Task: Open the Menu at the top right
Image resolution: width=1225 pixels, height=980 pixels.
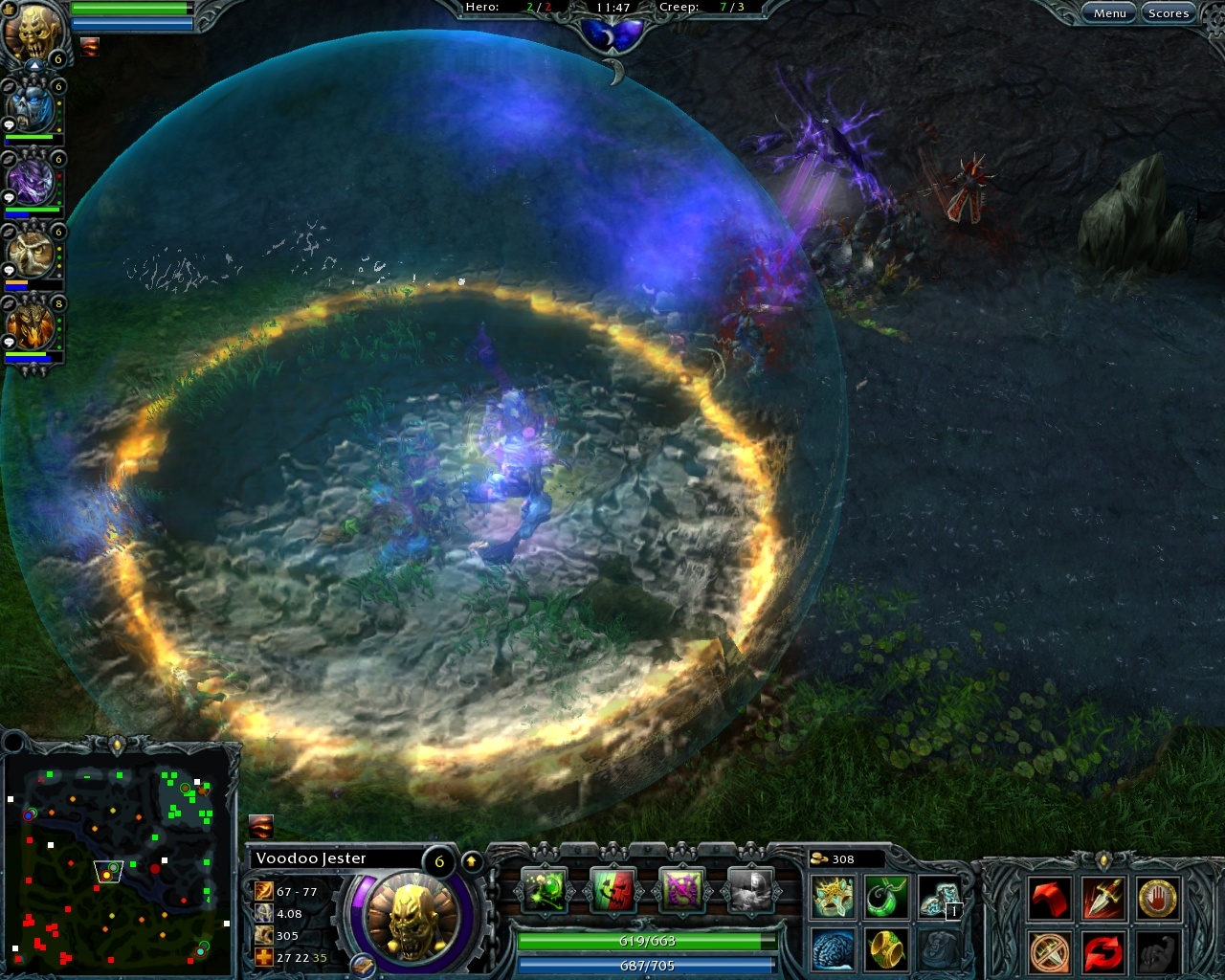Action: (x=1109, y=12)
